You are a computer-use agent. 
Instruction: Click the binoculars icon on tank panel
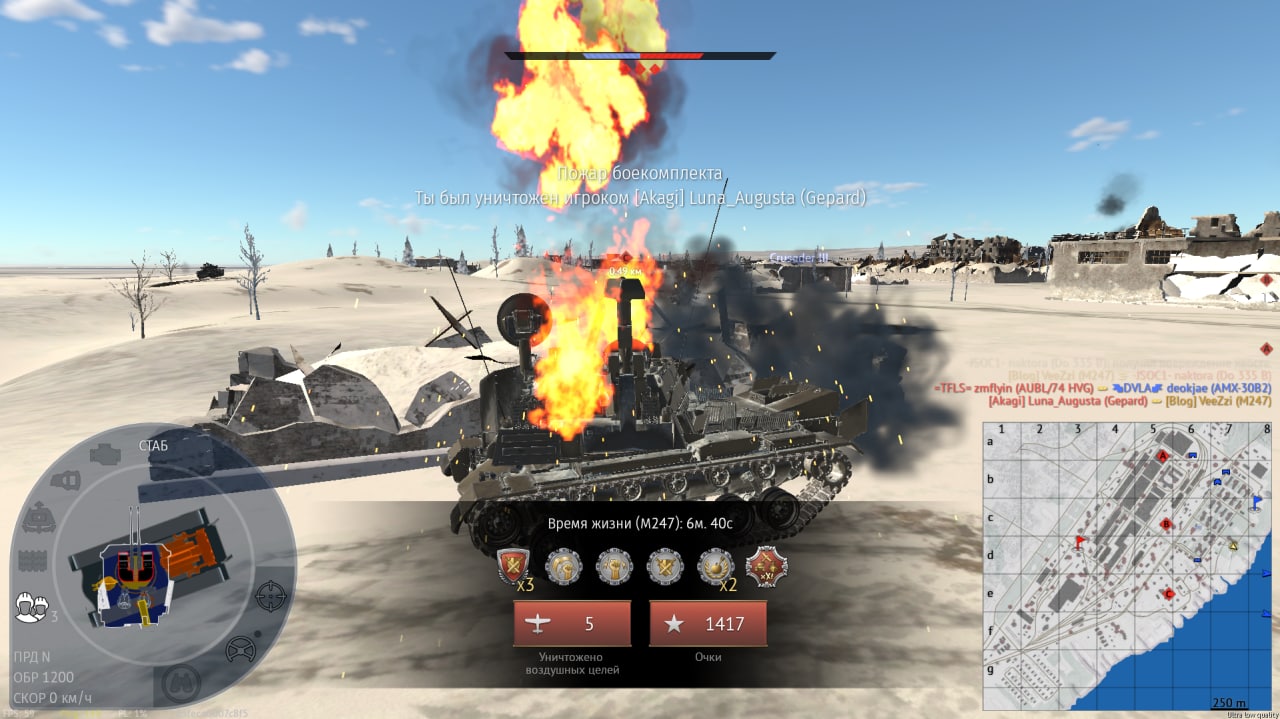180,683
